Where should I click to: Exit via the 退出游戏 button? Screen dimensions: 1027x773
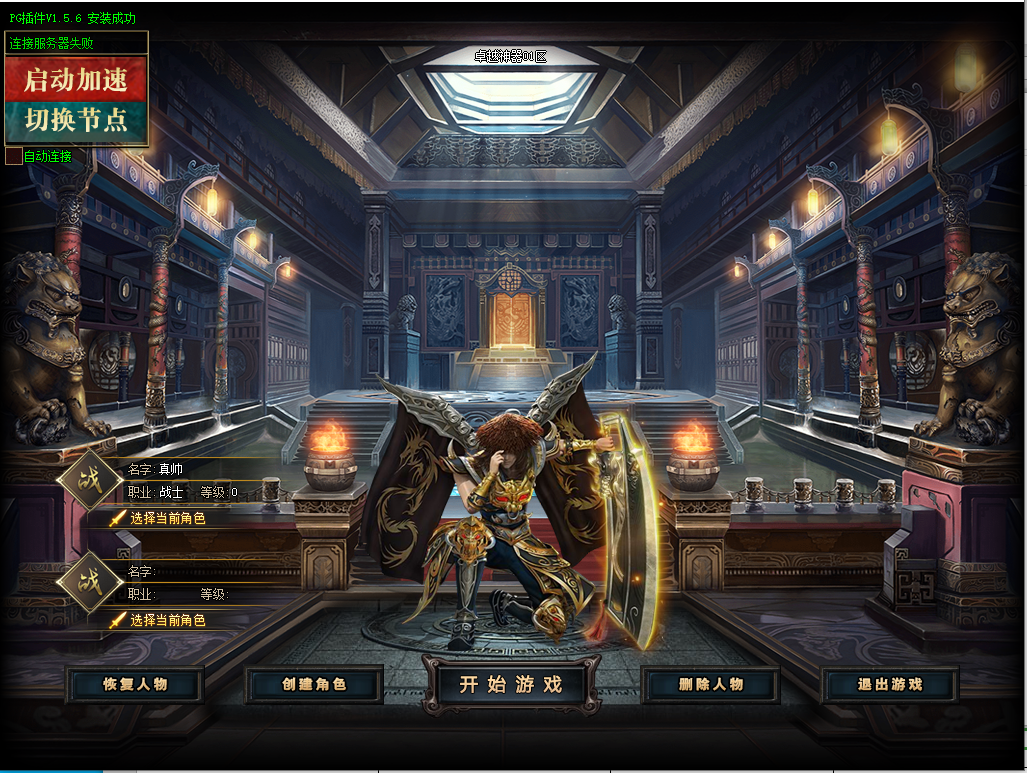click(890, 685)
